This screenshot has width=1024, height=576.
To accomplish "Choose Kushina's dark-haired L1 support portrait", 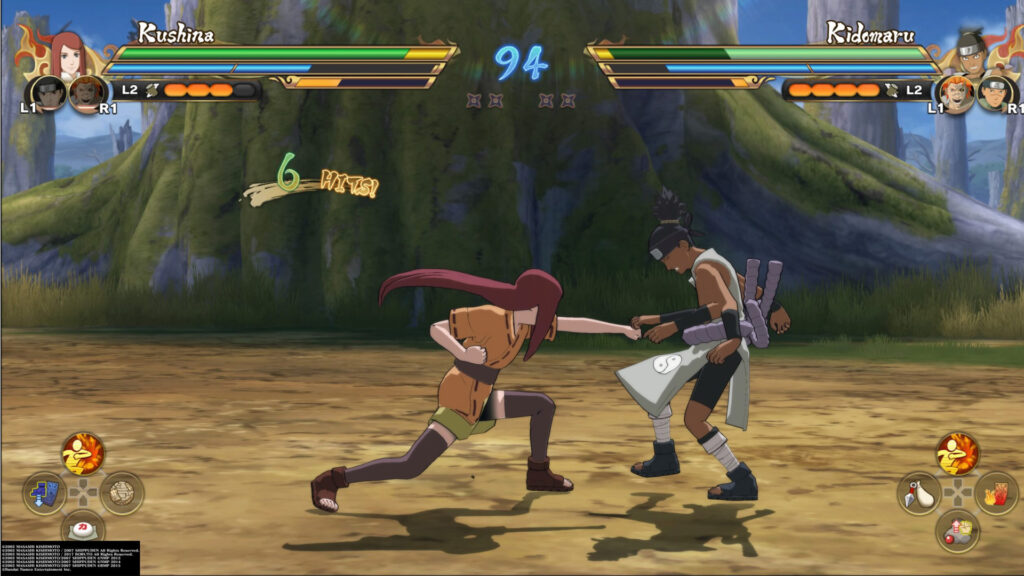I will [49, 94].
